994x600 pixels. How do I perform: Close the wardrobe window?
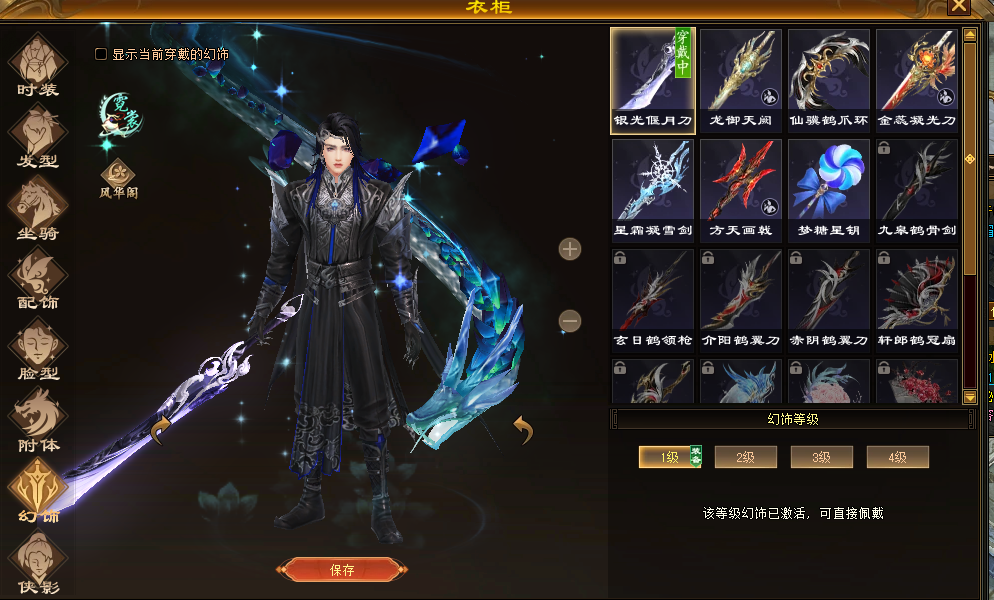958,6
